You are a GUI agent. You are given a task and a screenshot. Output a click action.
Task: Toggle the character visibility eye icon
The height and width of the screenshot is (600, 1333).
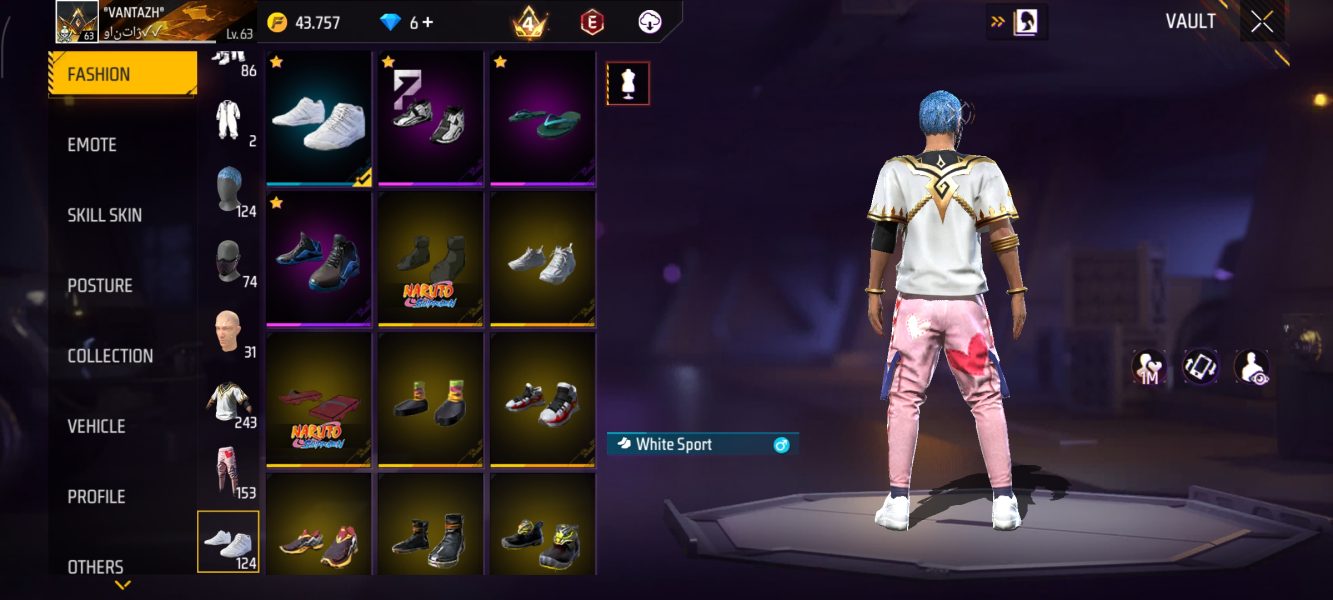tap(1251, 367)
